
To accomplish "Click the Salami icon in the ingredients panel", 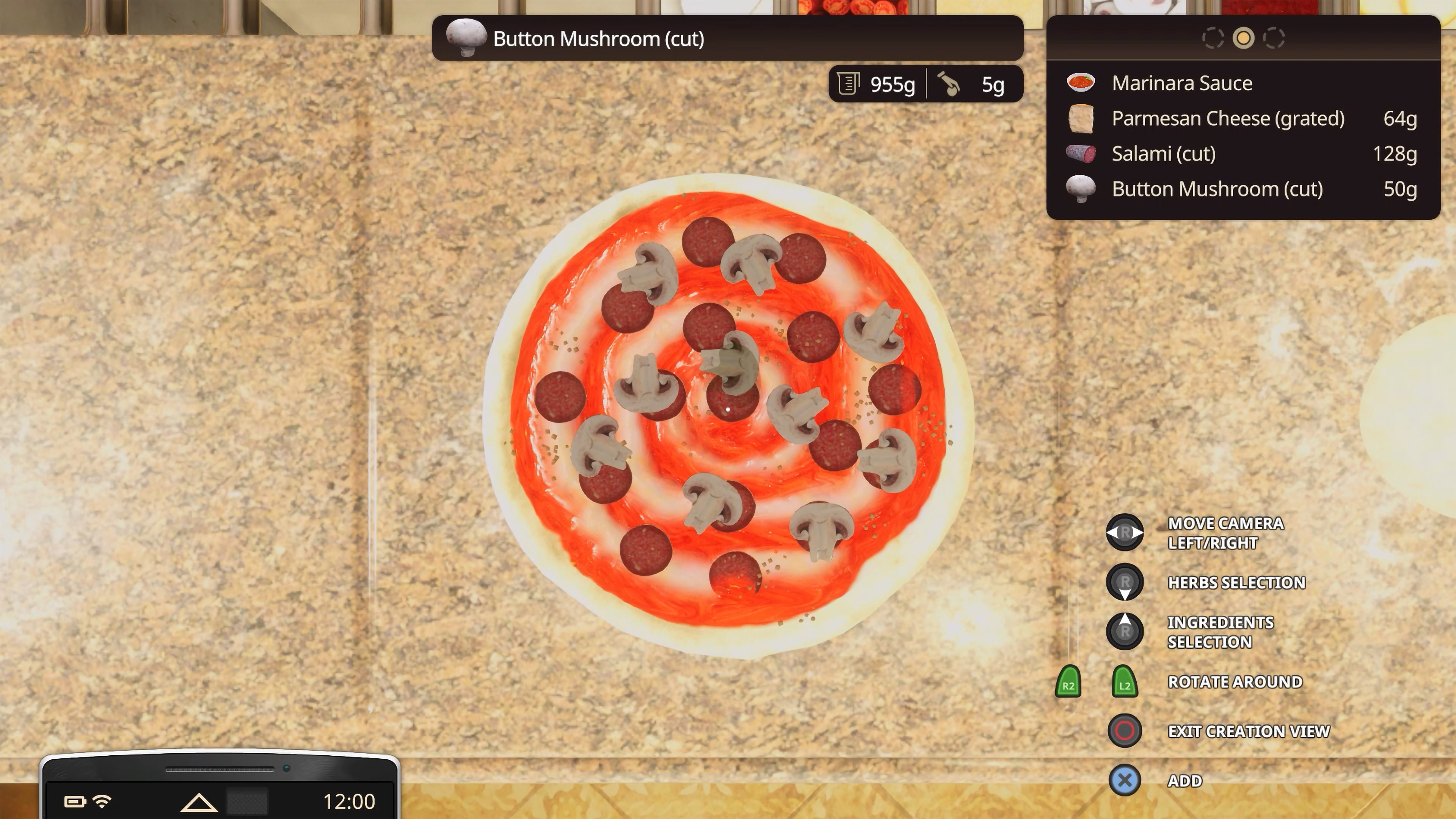I will [1081, 154].
